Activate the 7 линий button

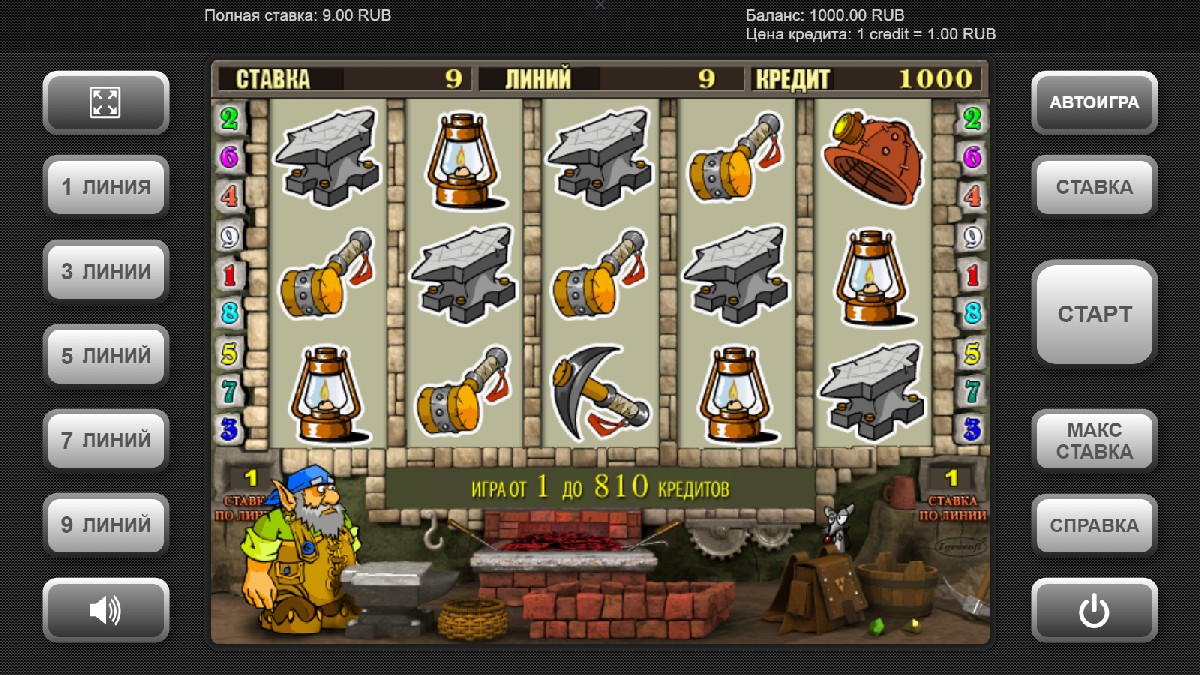[x=105, y=440]
